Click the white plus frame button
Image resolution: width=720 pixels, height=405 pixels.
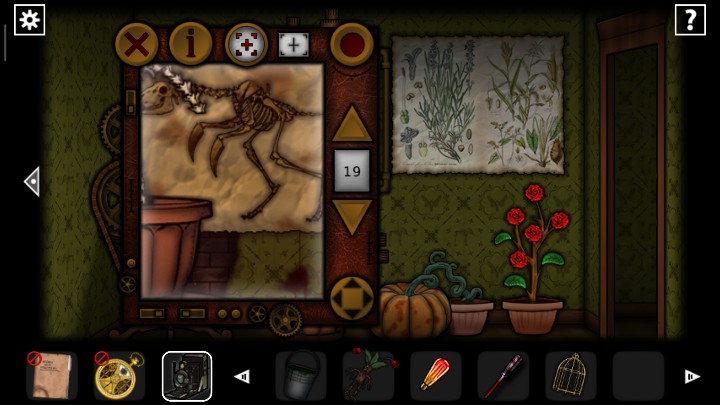(294, 44)
